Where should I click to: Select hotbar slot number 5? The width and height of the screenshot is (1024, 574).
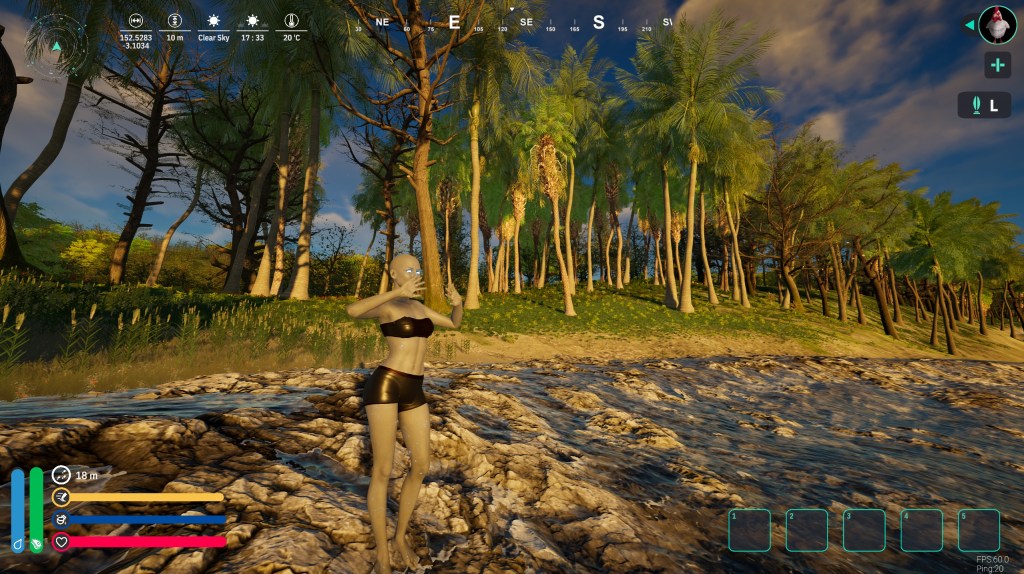tap(979, 530)
